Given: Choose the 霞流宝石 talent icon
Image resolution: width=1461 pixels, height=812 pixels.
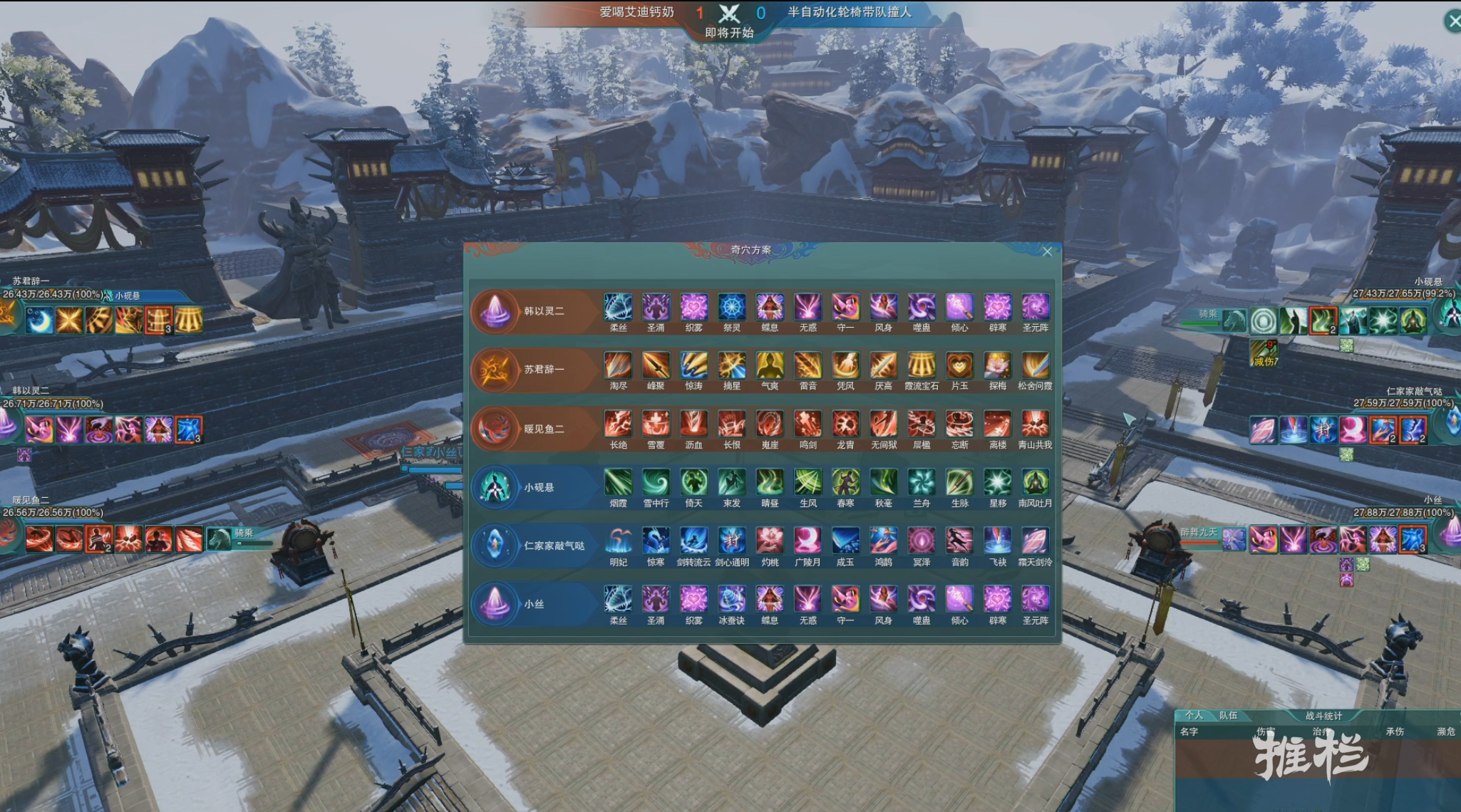Looking at the screenshot, I should tap(921, 366).
